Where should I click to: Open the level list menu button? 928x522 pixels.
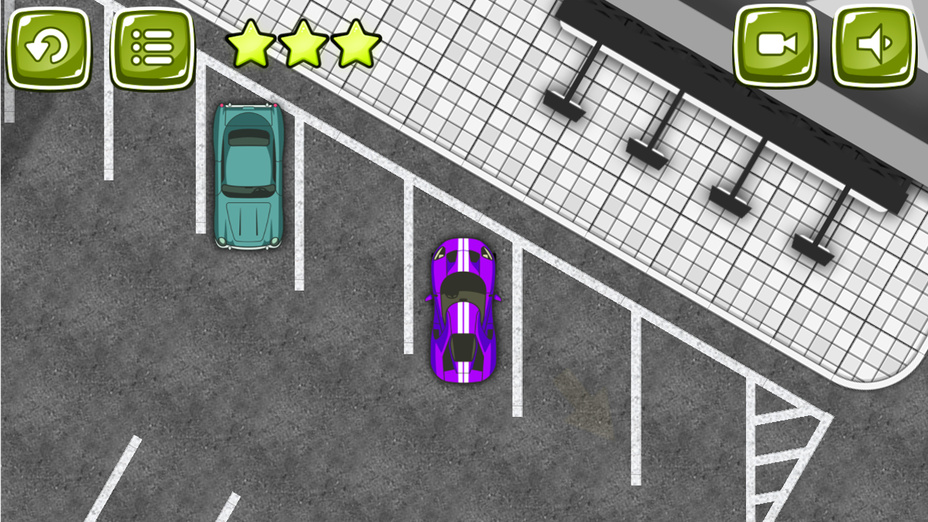click(152, 46)
